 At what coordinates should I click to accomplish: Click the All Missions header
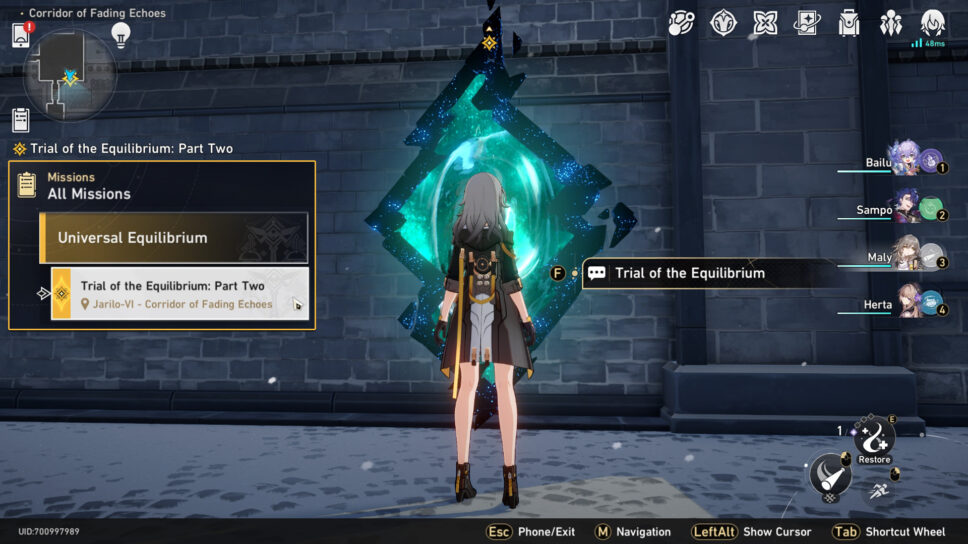89,194
